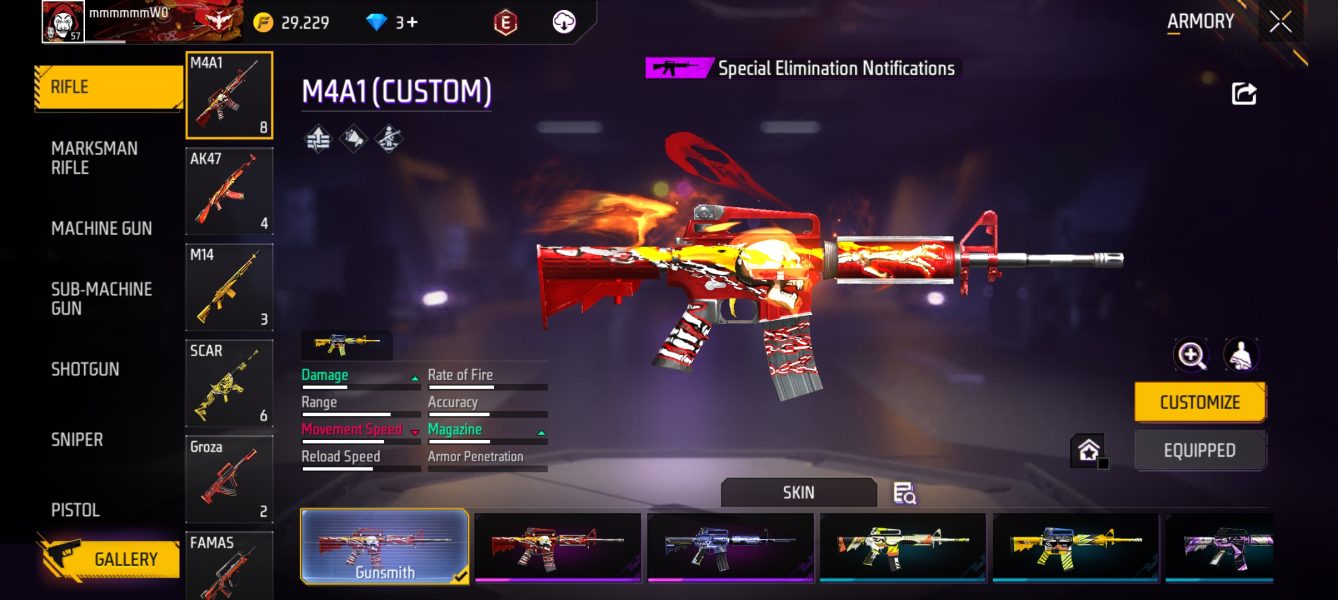Viewport: 1338px width, 600px height.
Task: Zoom in with the magnifier icon
Action: (x=1191, y=355)
